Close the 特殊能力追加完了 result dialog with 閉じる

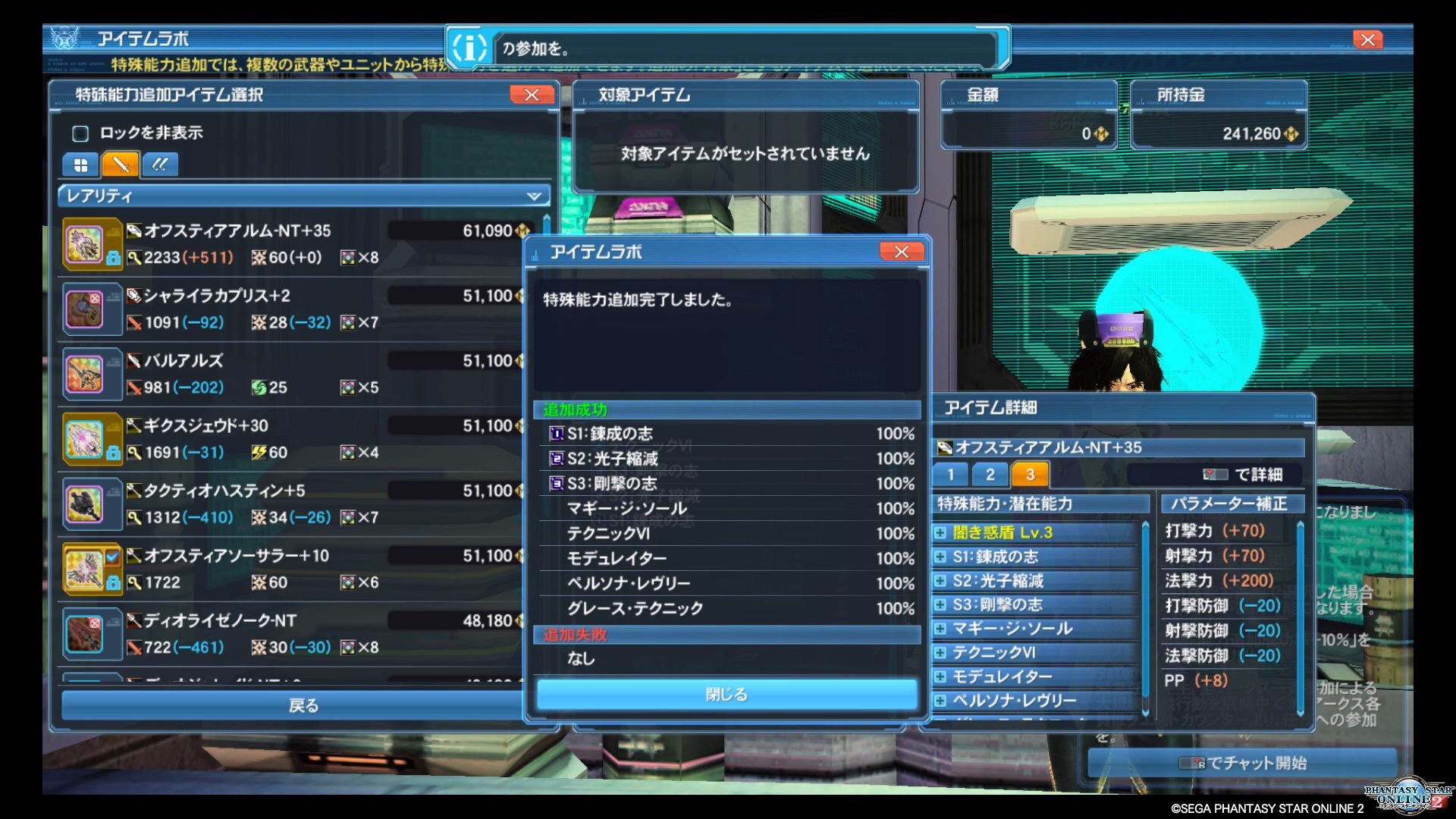tap(726, 694)
